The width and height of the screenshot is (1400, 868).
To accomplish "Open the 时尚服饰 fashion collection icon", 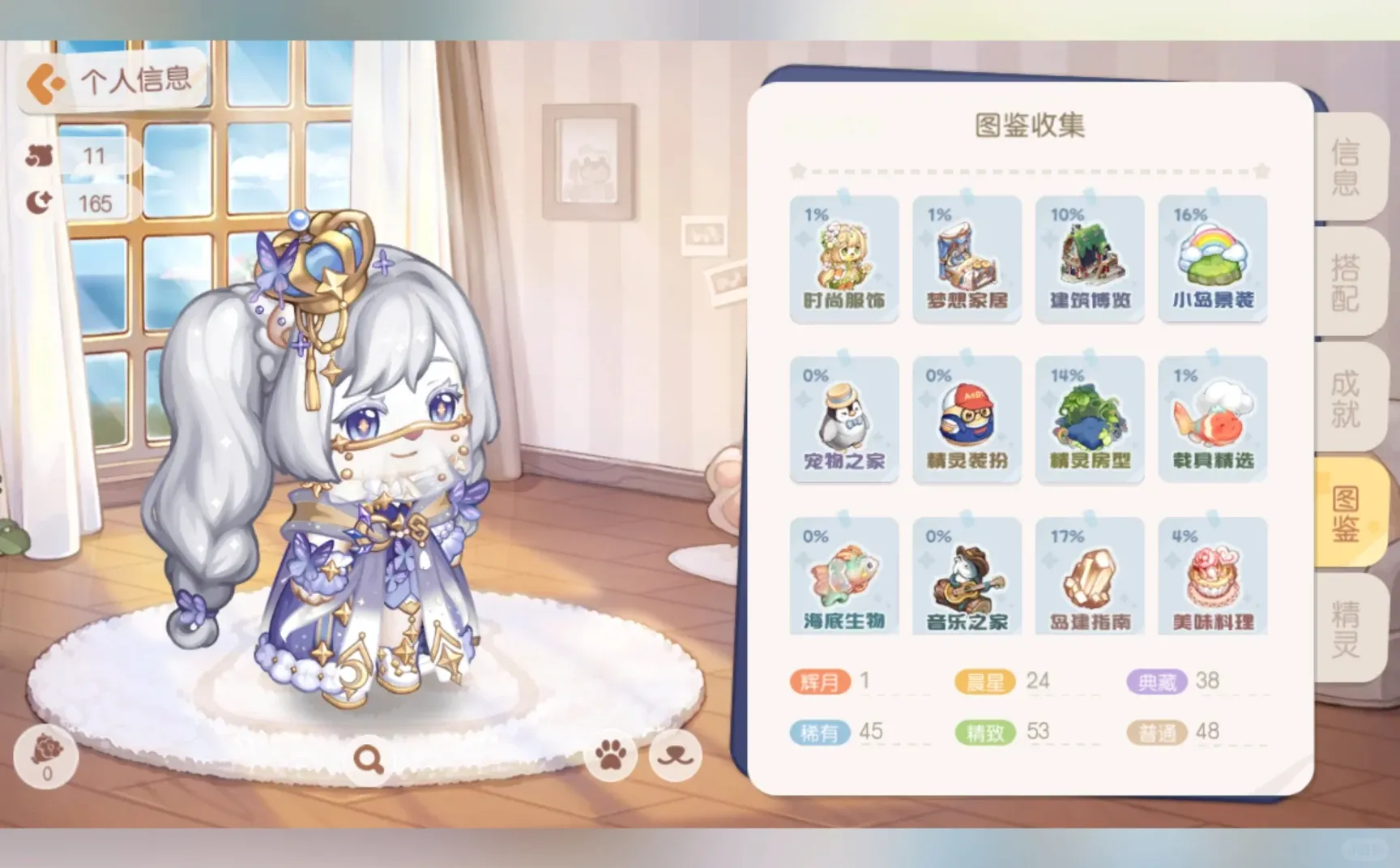I will click(x=843, y=258).
